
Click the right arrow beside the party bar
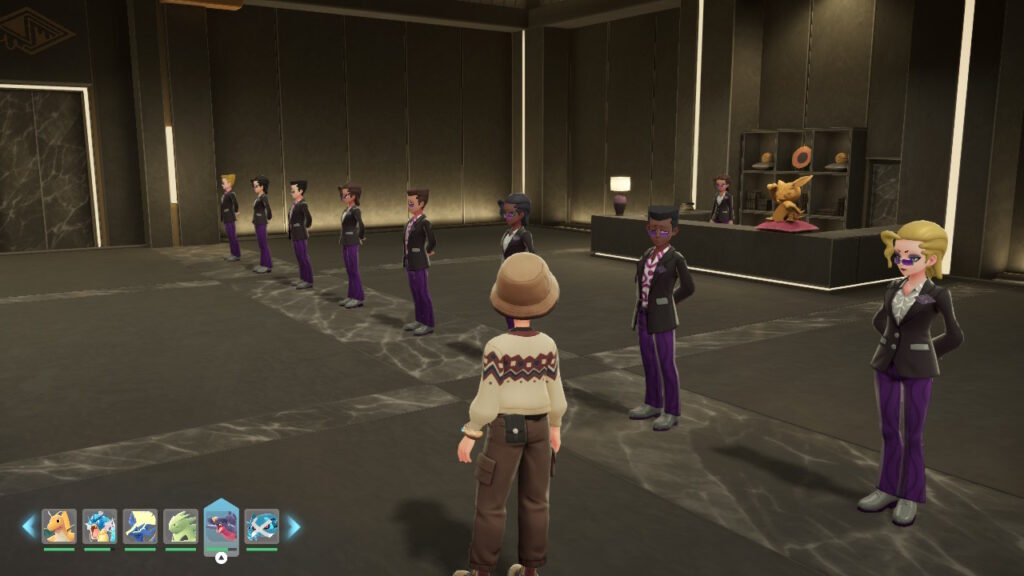293,526
